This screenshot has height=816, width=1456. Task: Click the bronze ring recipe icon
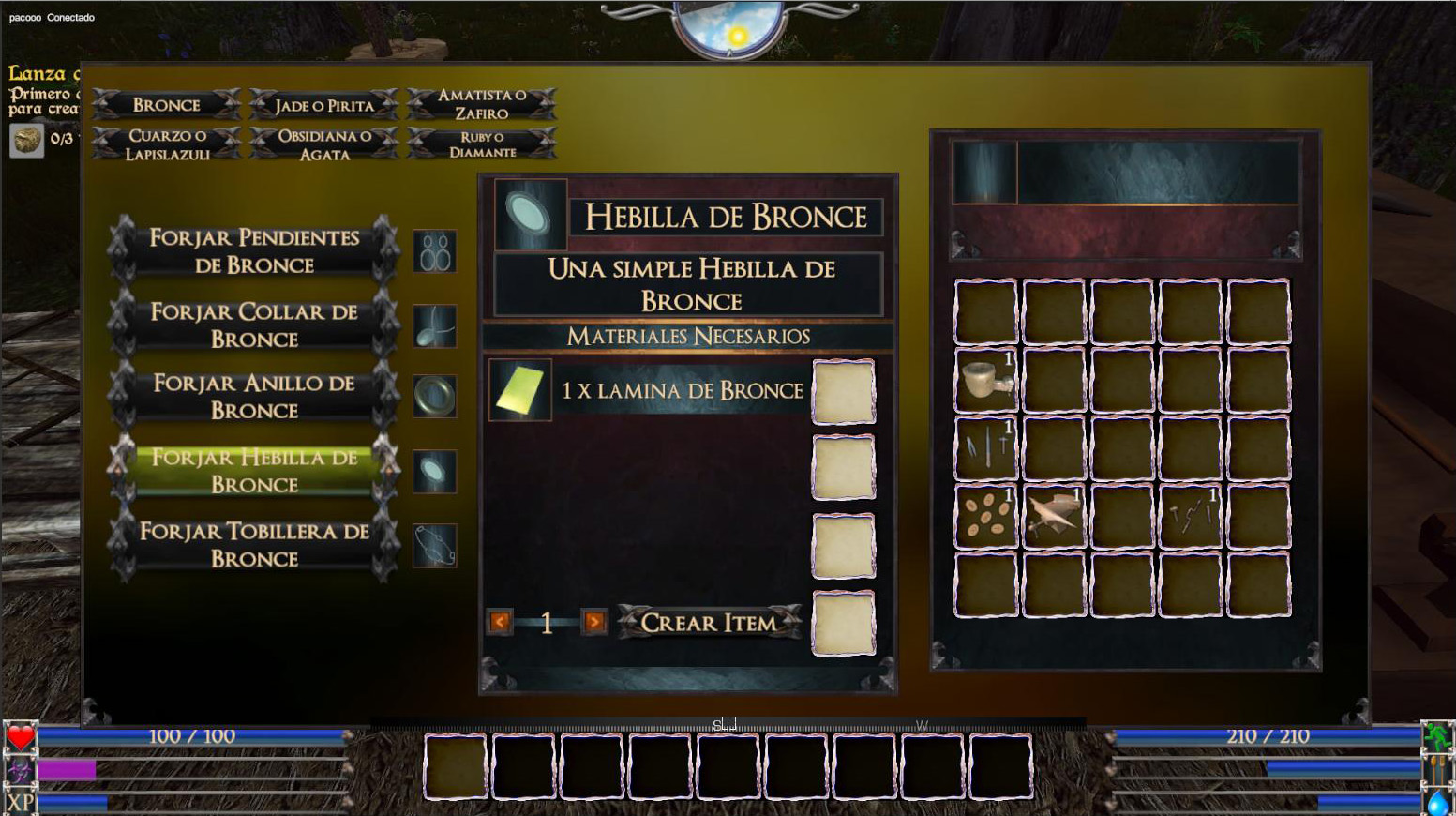point(435,397)
